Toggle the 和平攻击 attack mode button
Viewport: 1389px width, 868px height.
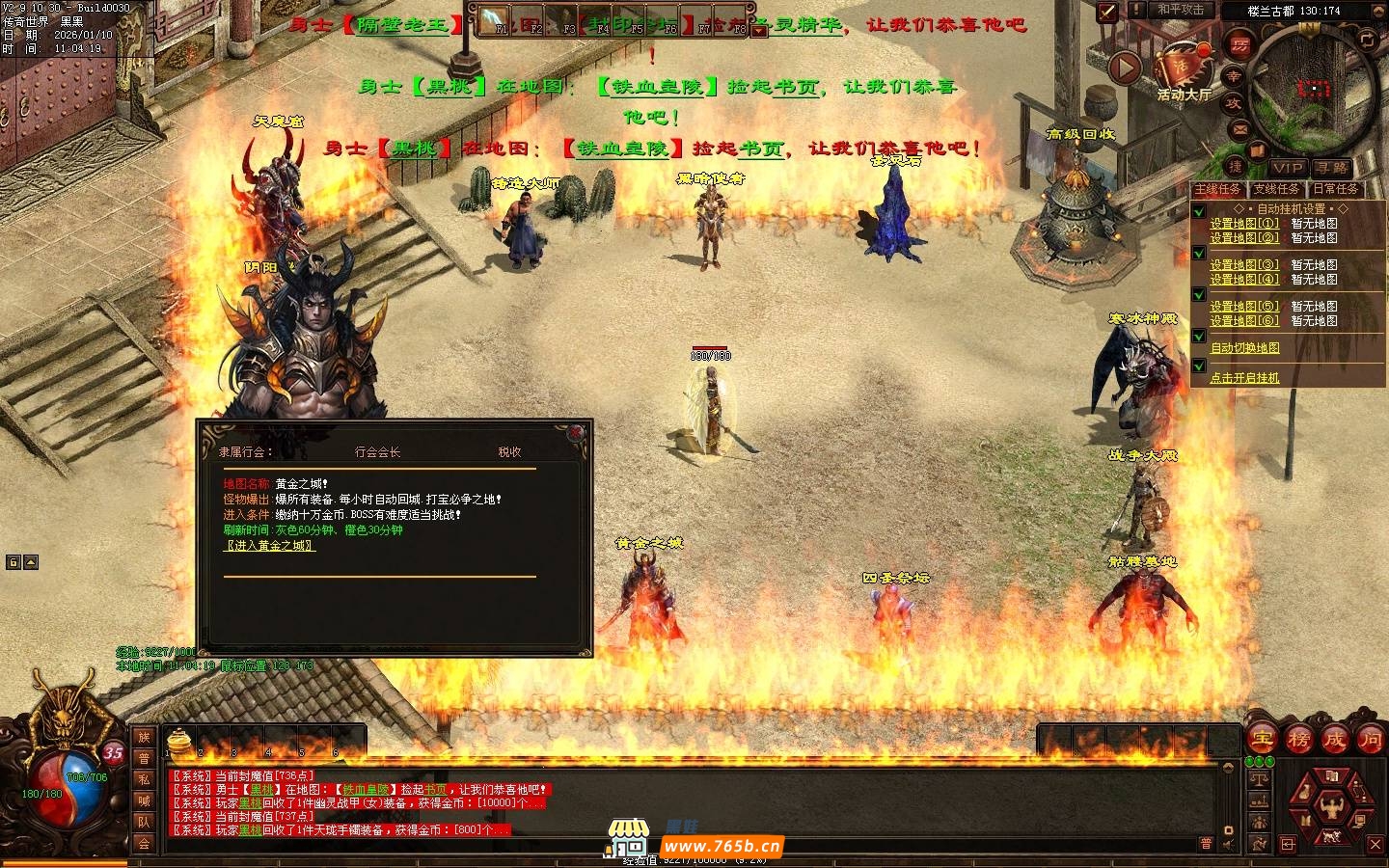coord(1181,10)
